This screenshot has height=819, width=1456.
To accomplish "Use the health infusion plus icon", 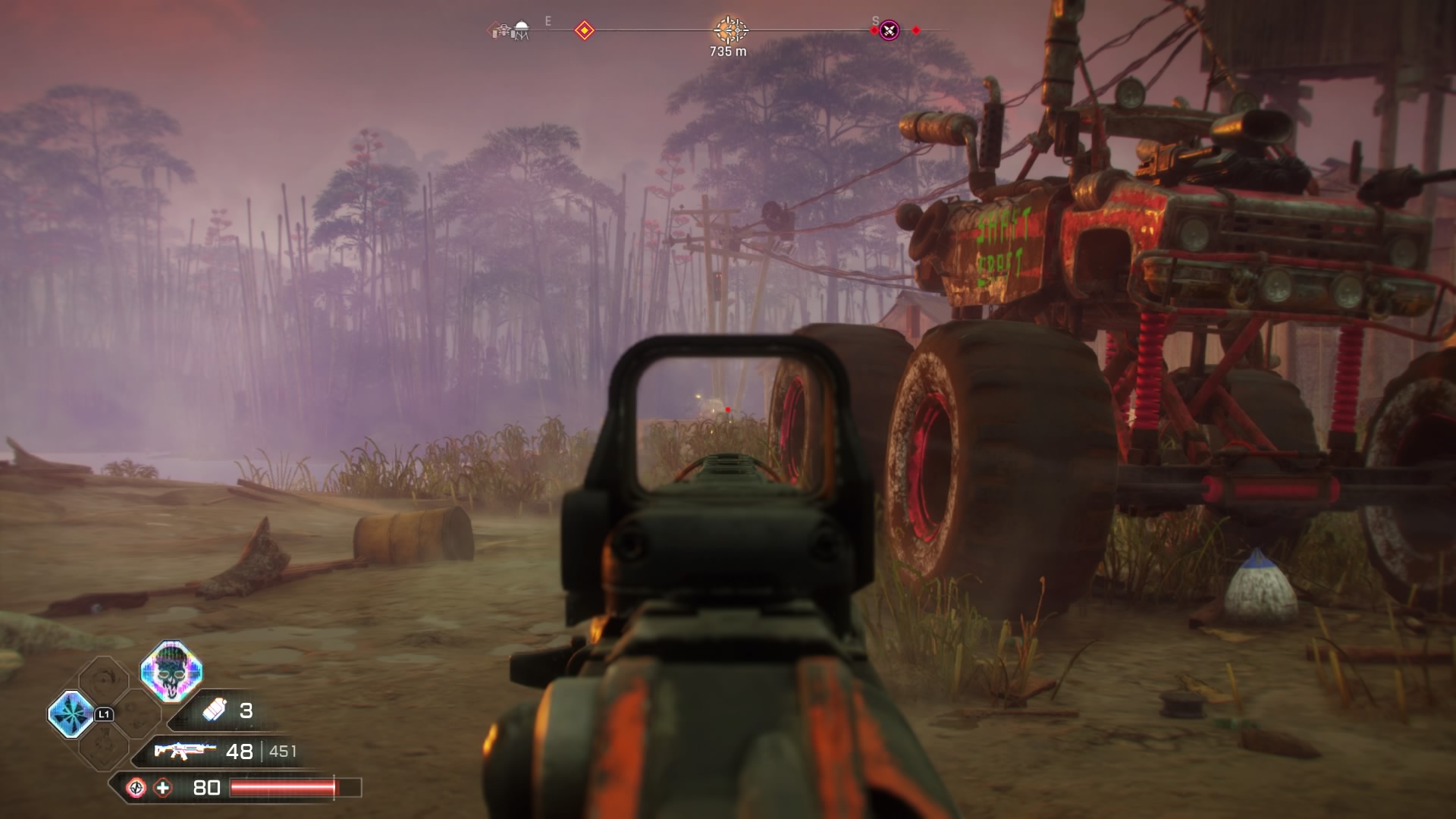I will [x=162, y=788].
